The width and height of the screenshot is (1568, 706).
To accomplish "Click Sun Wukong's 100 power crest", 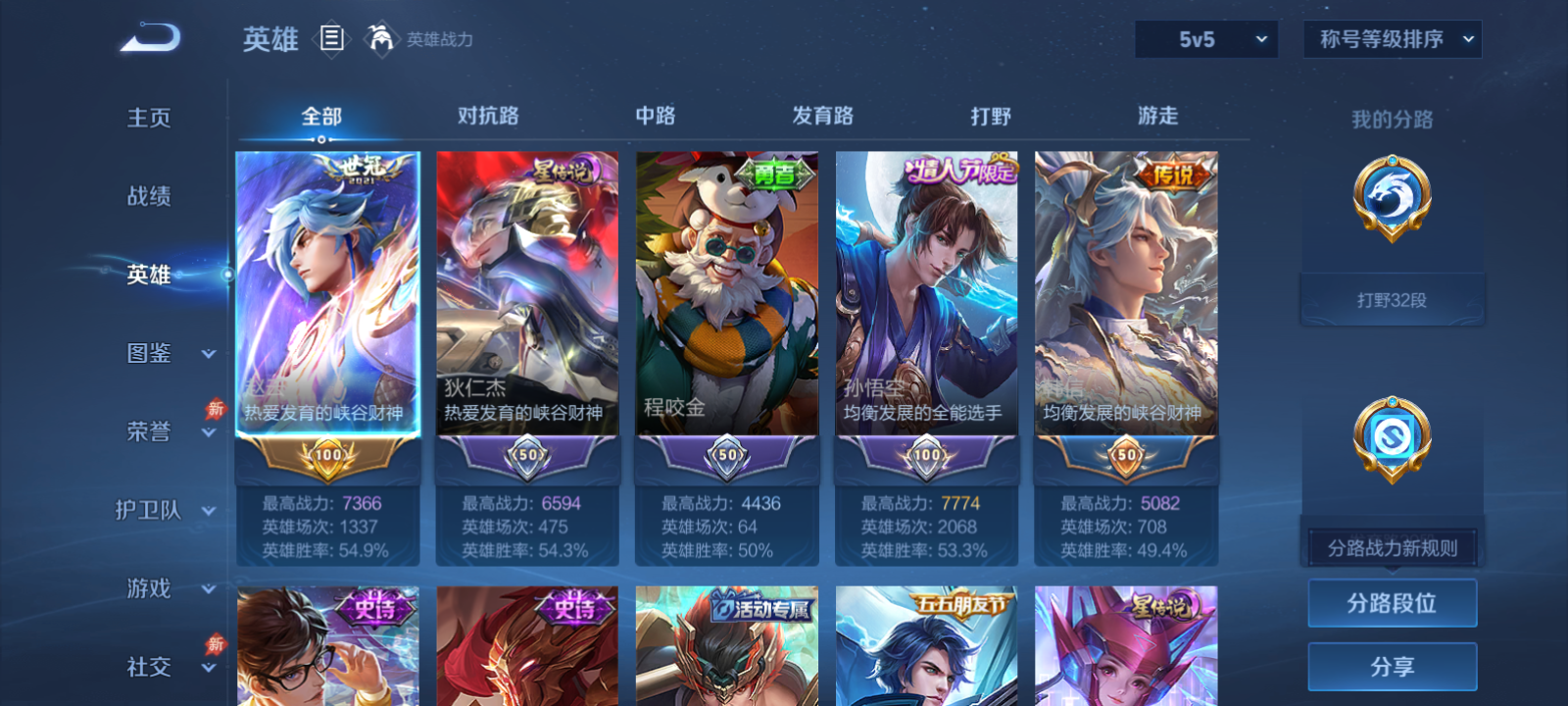I will [x=925, y=456].
